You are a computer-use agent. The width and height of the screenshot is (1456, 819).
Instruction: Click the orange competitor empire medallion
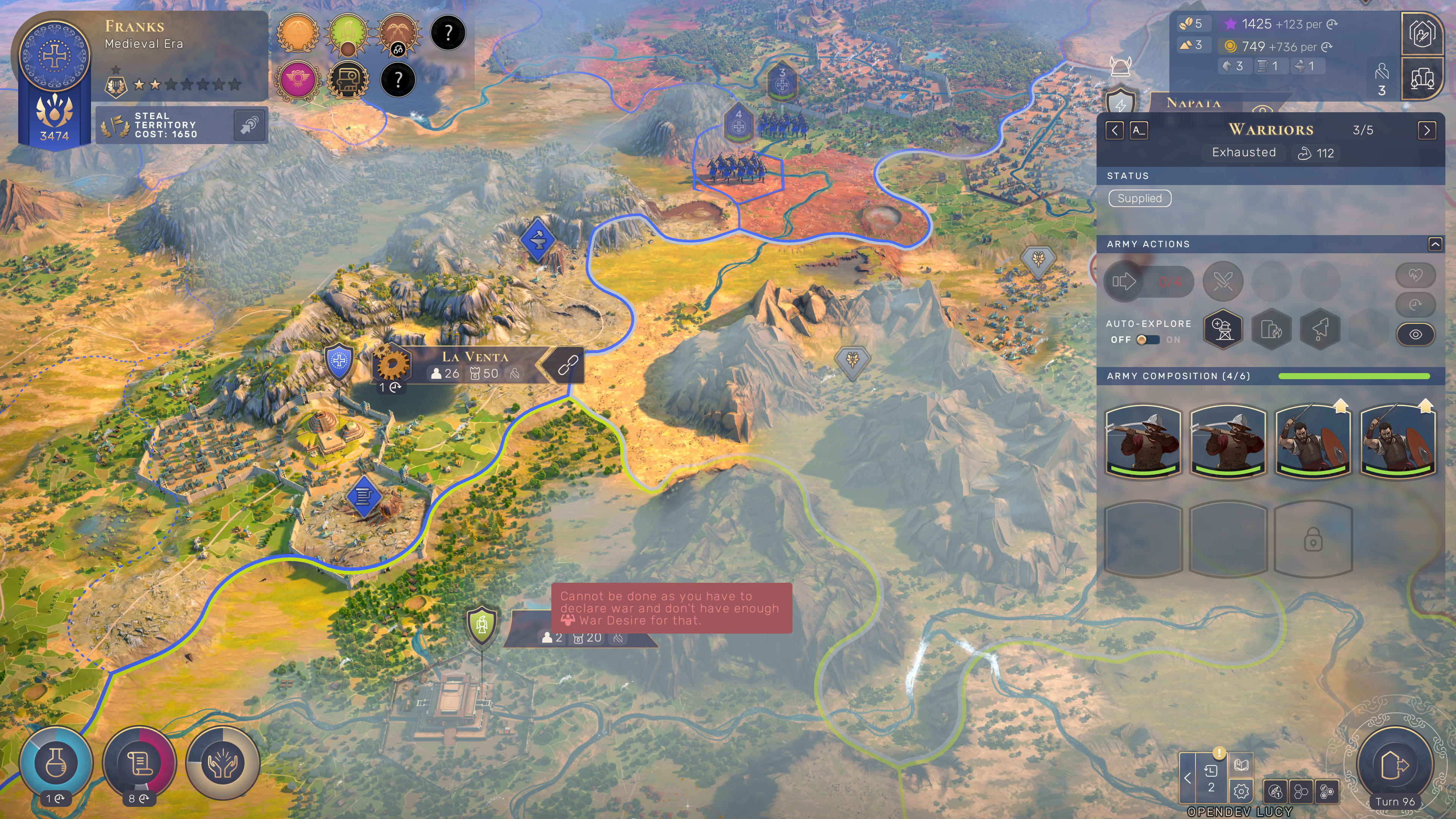[298, 33]
